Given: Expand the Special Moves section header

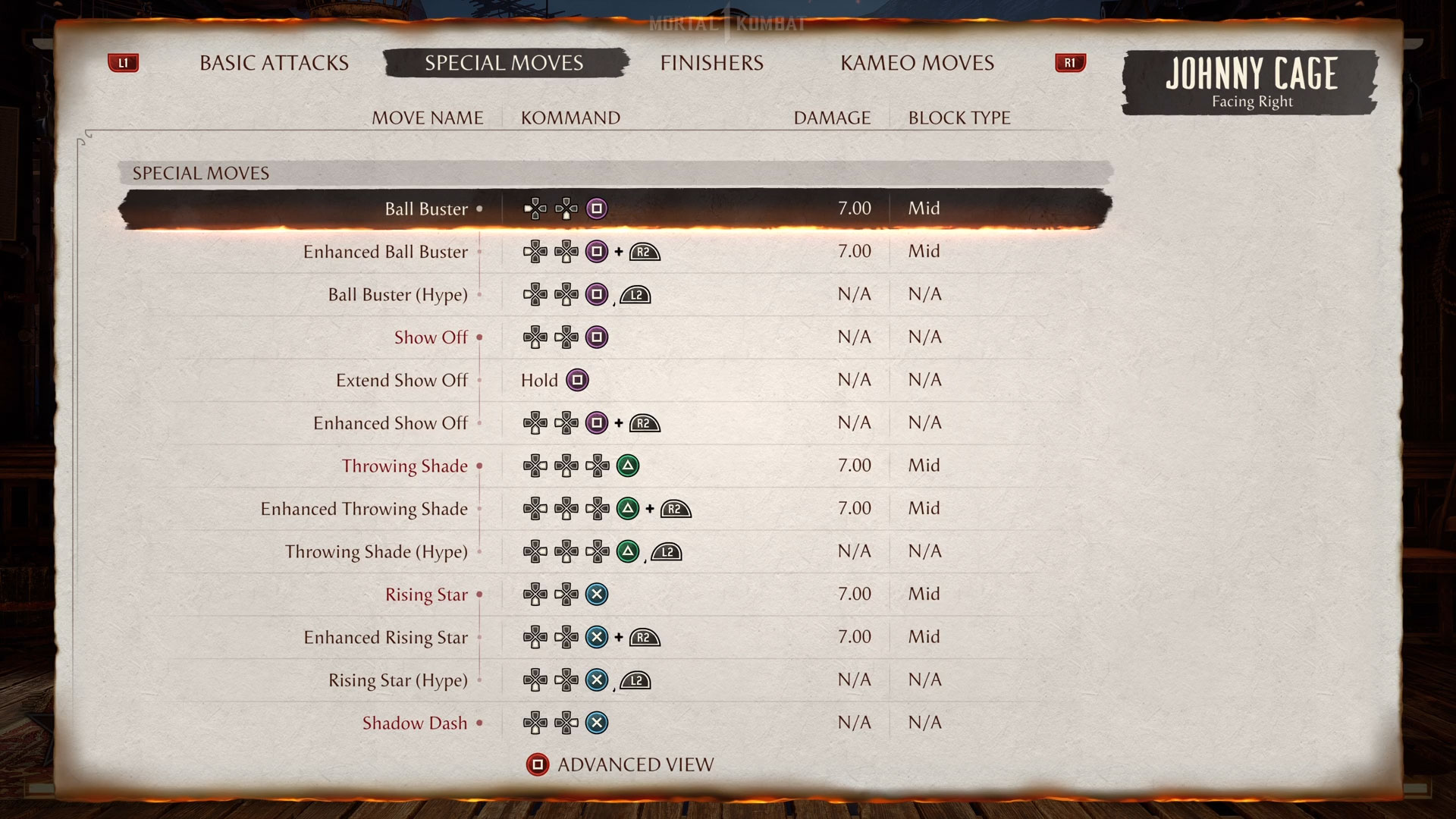Looking at the screenshot, I should click(x=201, y=173).
